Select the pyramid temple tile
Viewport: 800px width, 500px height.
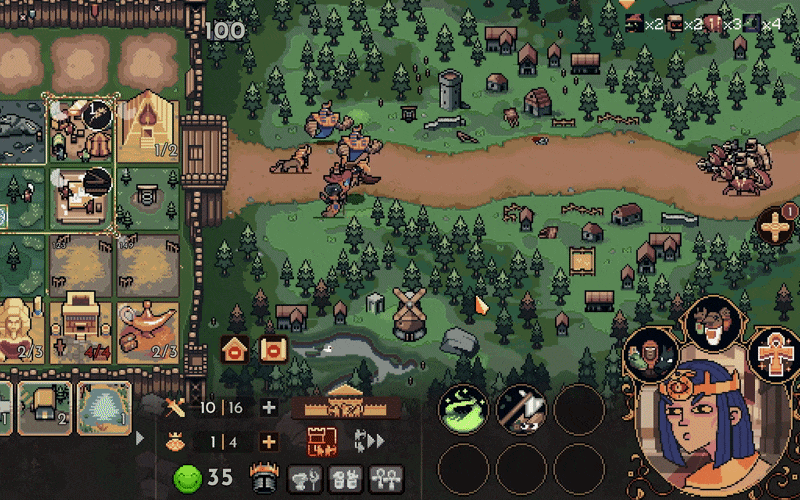click(x=149, y=127)
